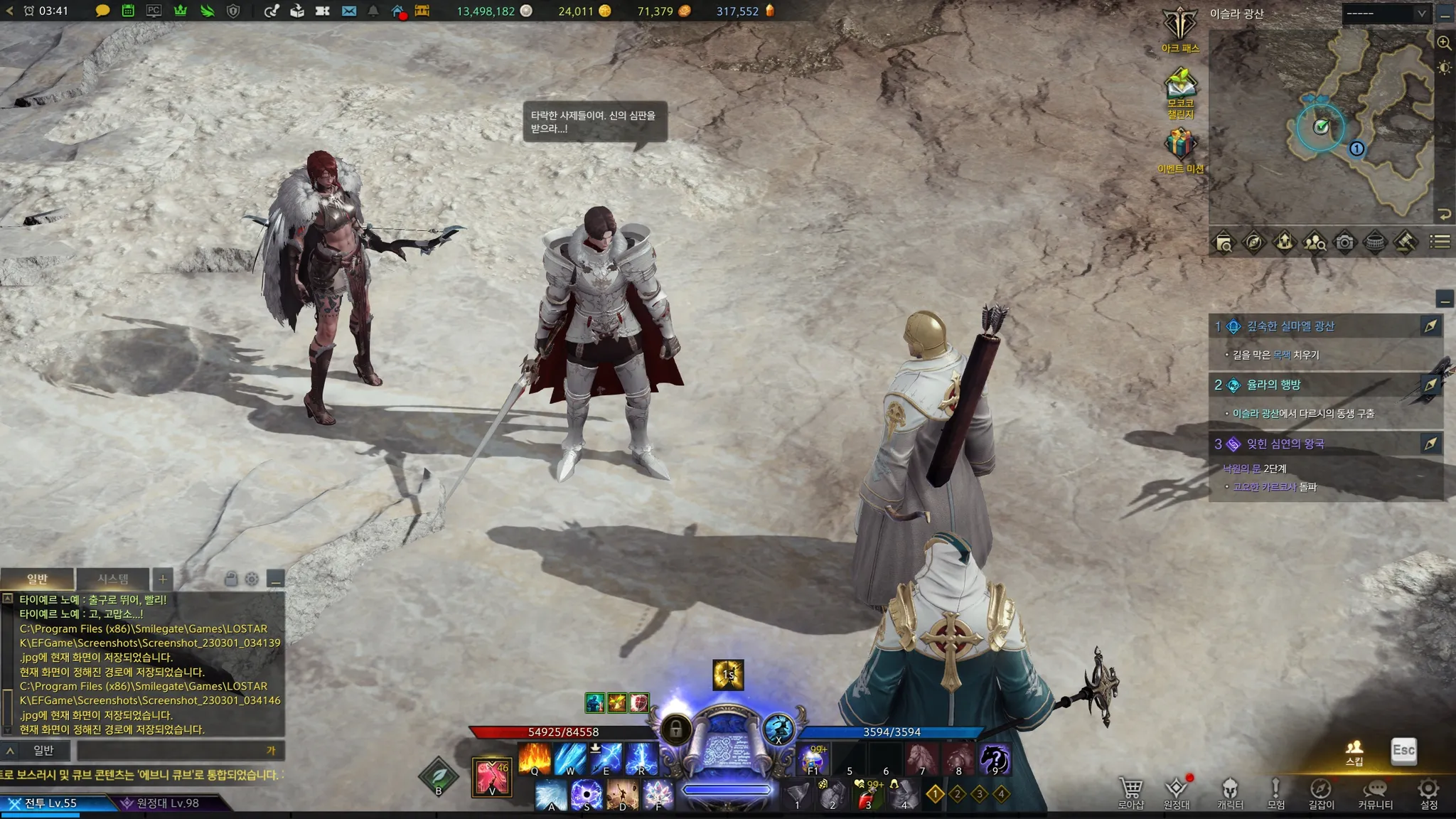The width and height of the screenshot is (1456, 819).
Task: Select the 율라의 행방 quest entry
Action: (1273, 385)
